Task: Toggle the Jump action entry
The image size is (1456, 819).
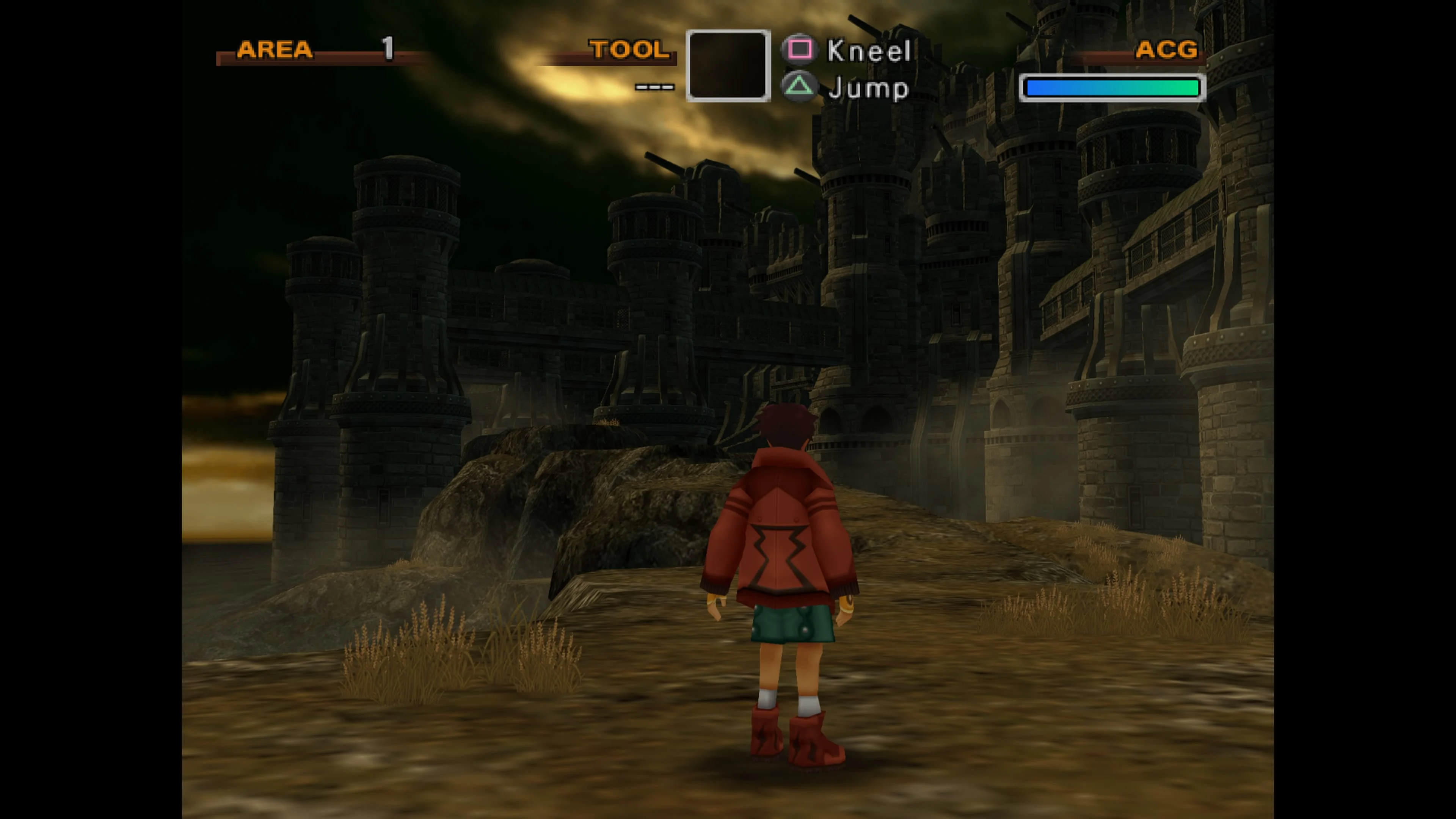Action: [868, 88]
